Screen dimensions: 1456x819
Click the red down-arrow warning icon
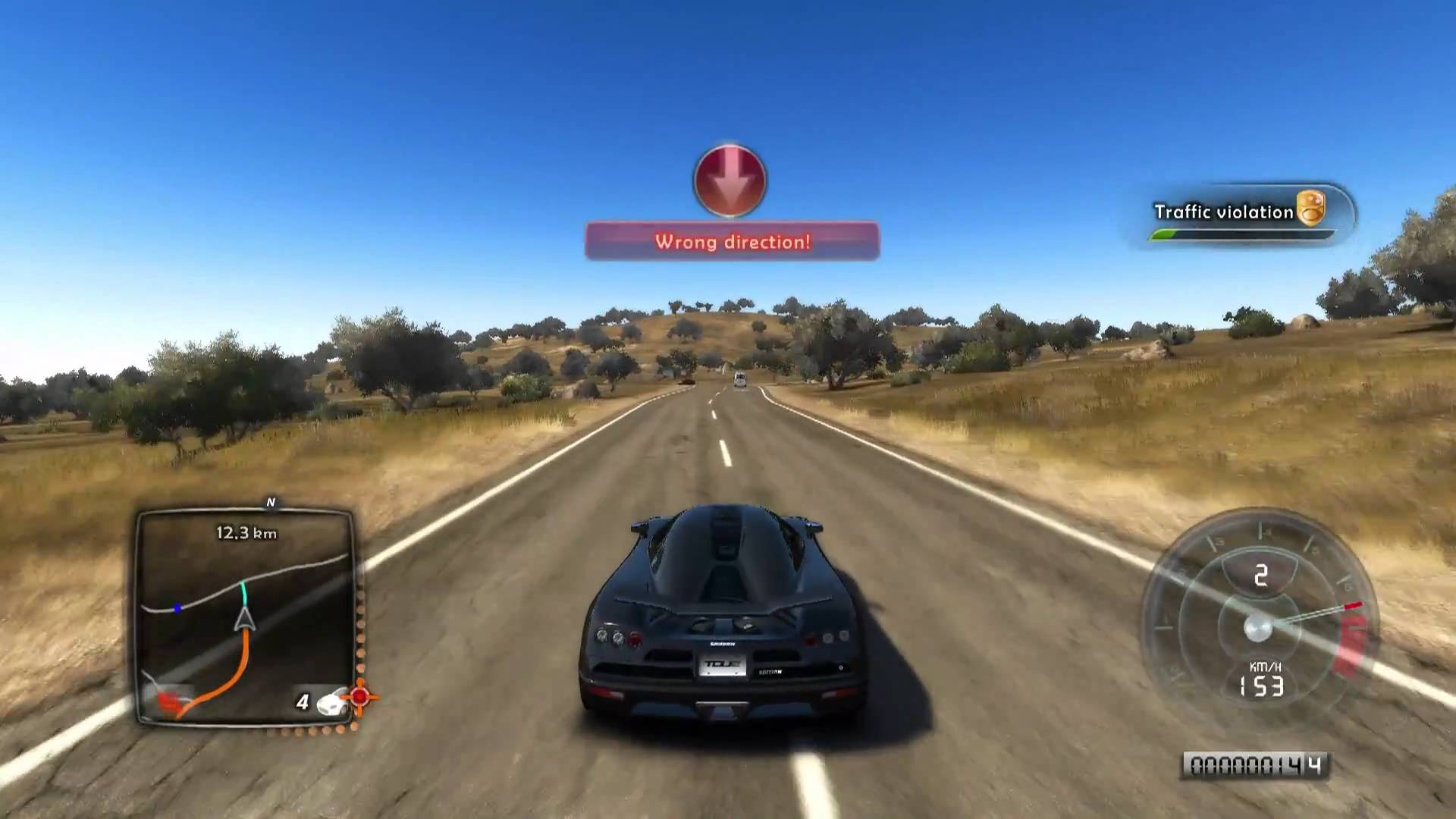coord(730,180)
